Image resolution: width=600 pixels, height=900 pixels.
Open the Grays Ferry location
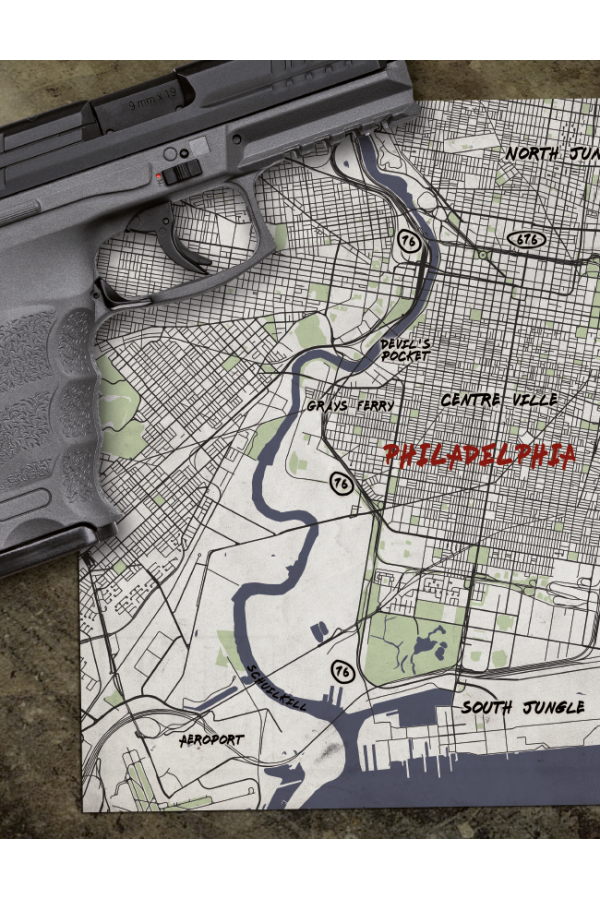[x=350, y=406]
